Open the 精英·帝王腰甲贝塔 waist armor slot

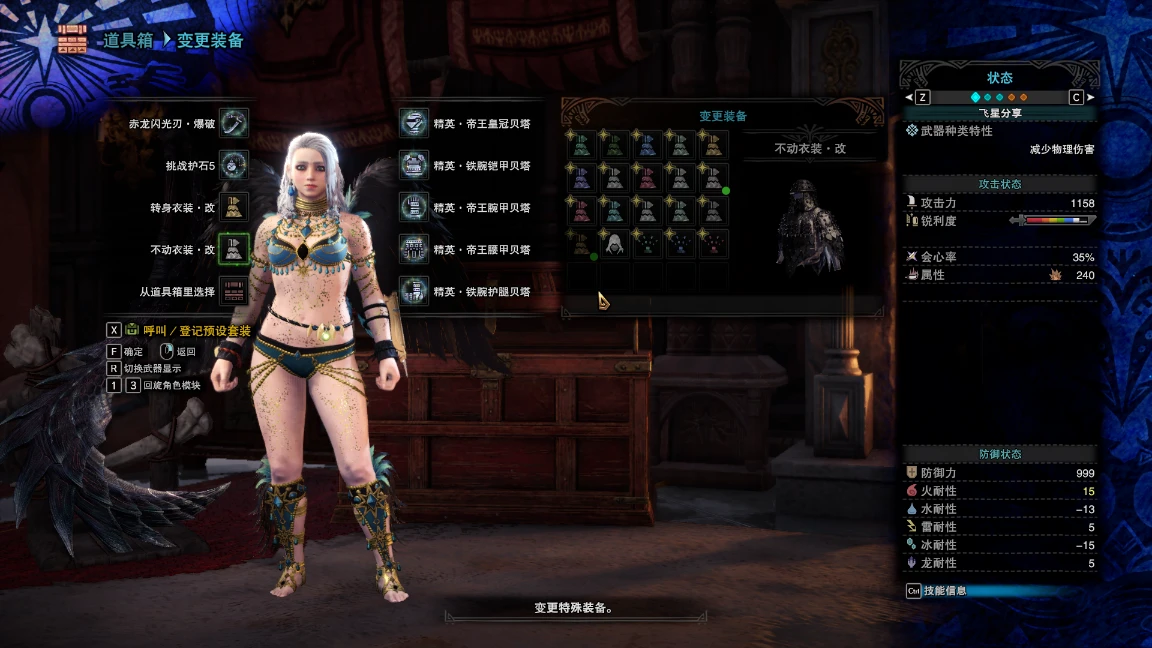tap(414, 249)
